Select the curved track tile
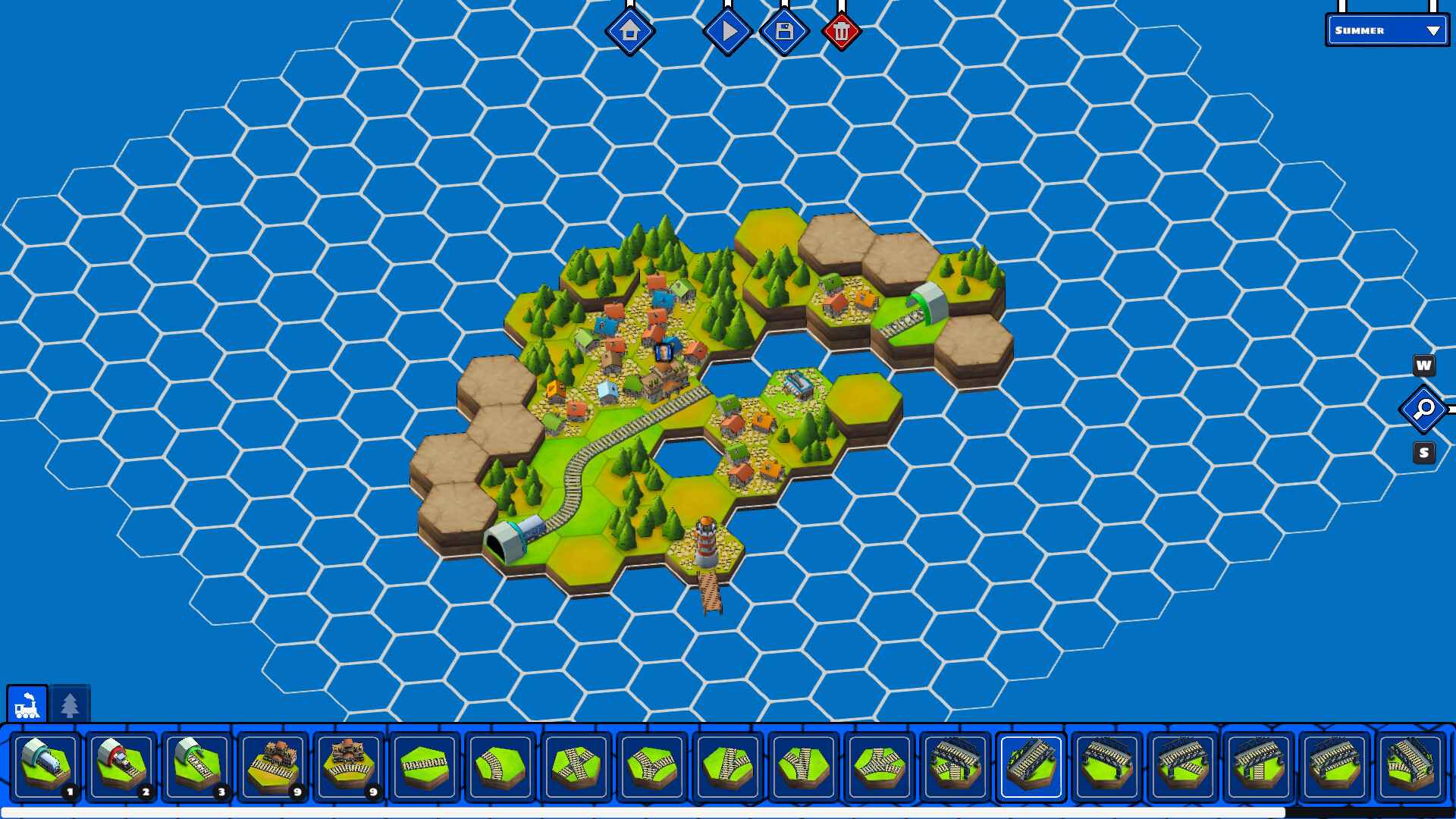1456x819 pixels. [x=499, y=766]
